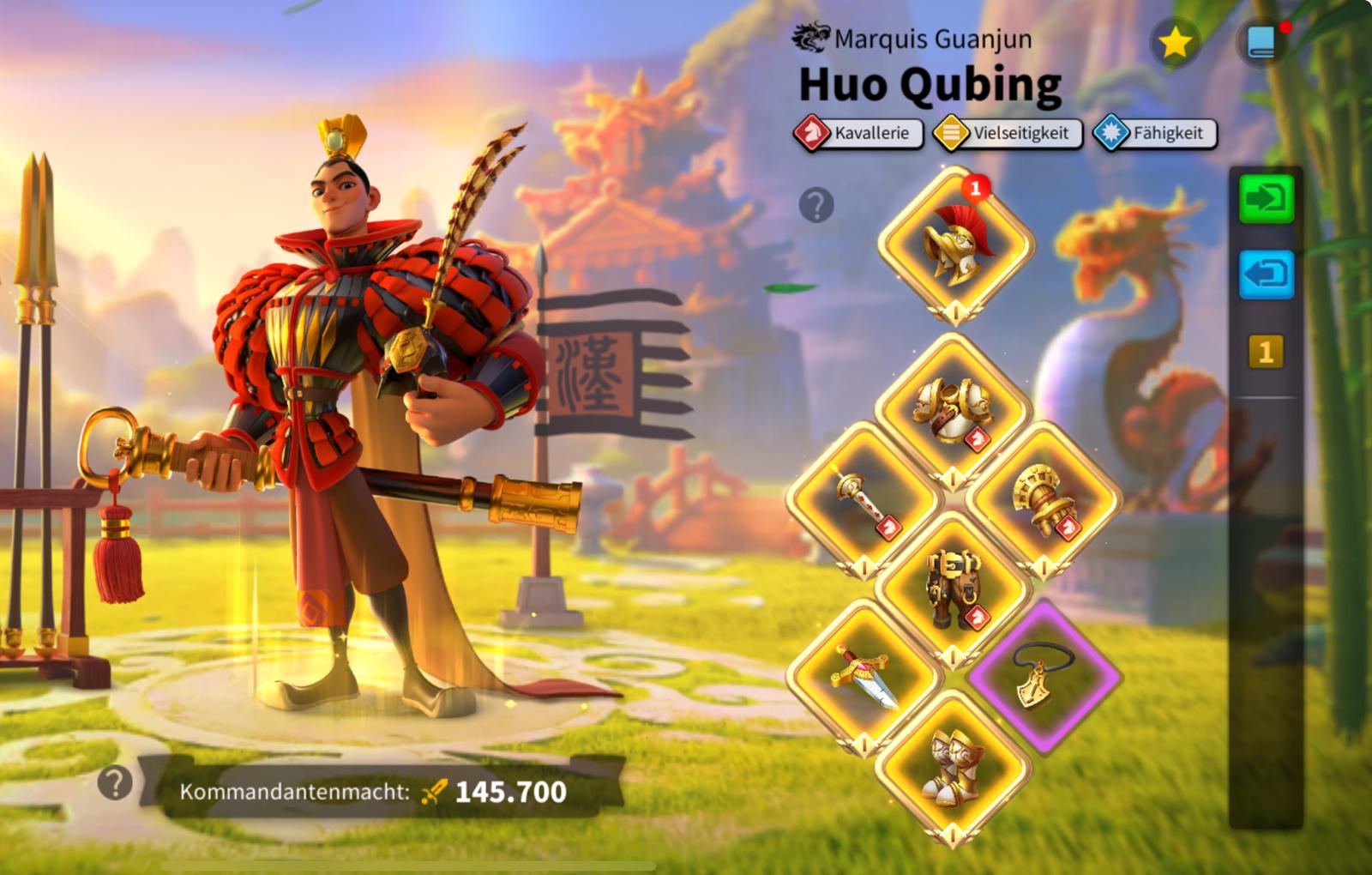The height and width of the screenshot is (875, 1372).
Task: Select equipment preset number 1
Action: click(x=1266, y=352)
